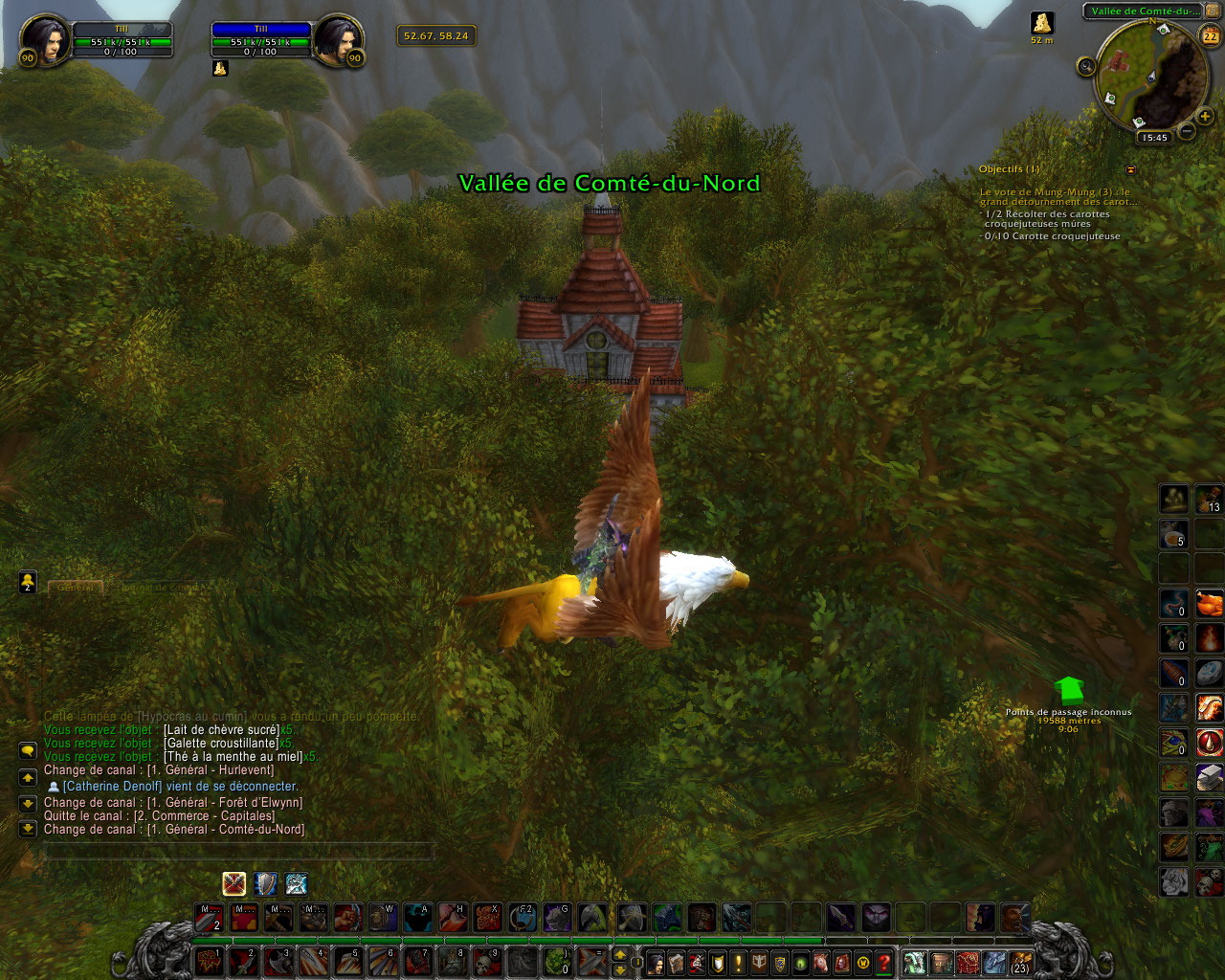Zoom out the minimap with minus button
1225x980 pixels.
tap(1186, 131)
